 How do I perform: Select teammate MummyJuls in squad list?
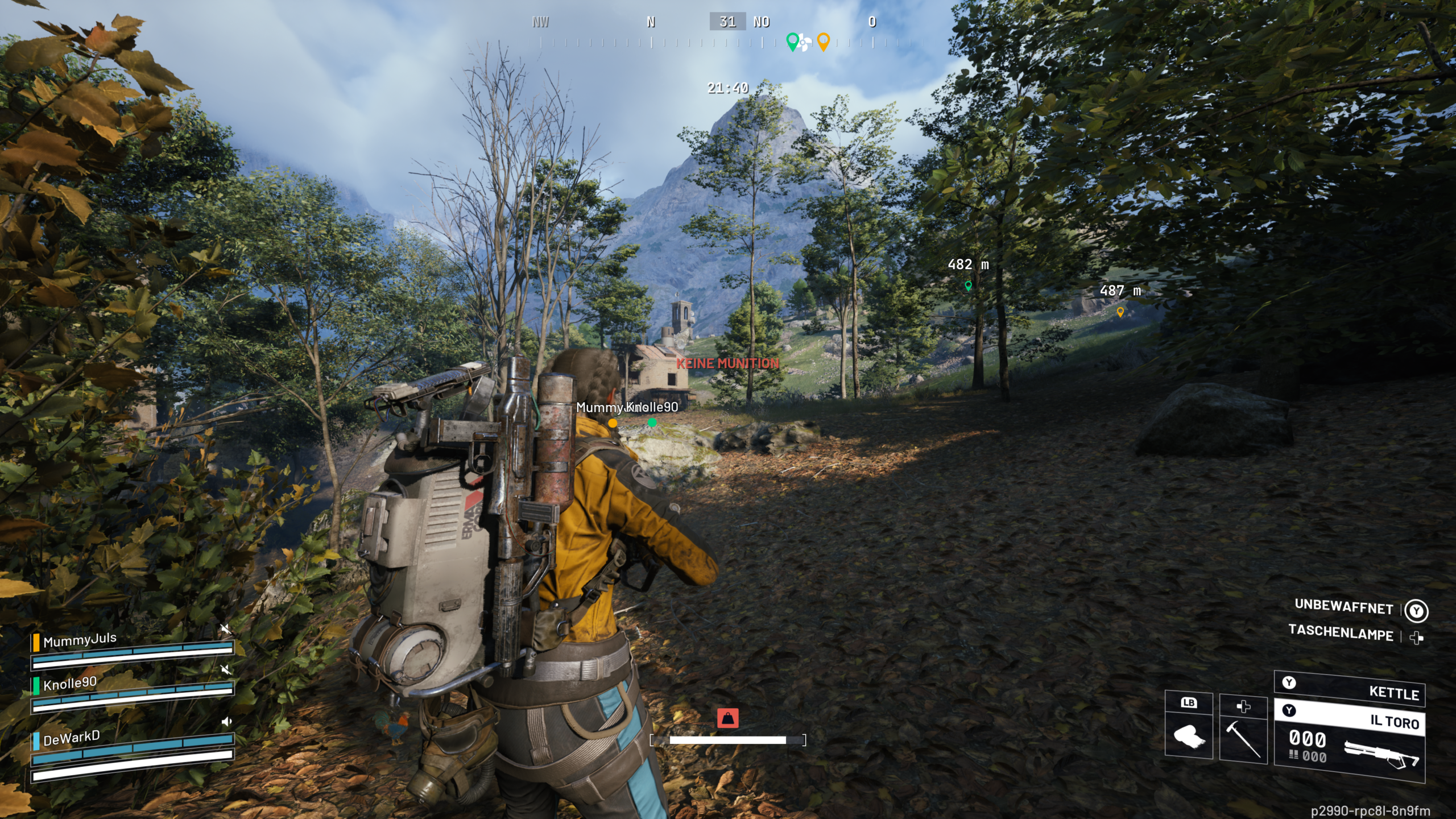80,640
